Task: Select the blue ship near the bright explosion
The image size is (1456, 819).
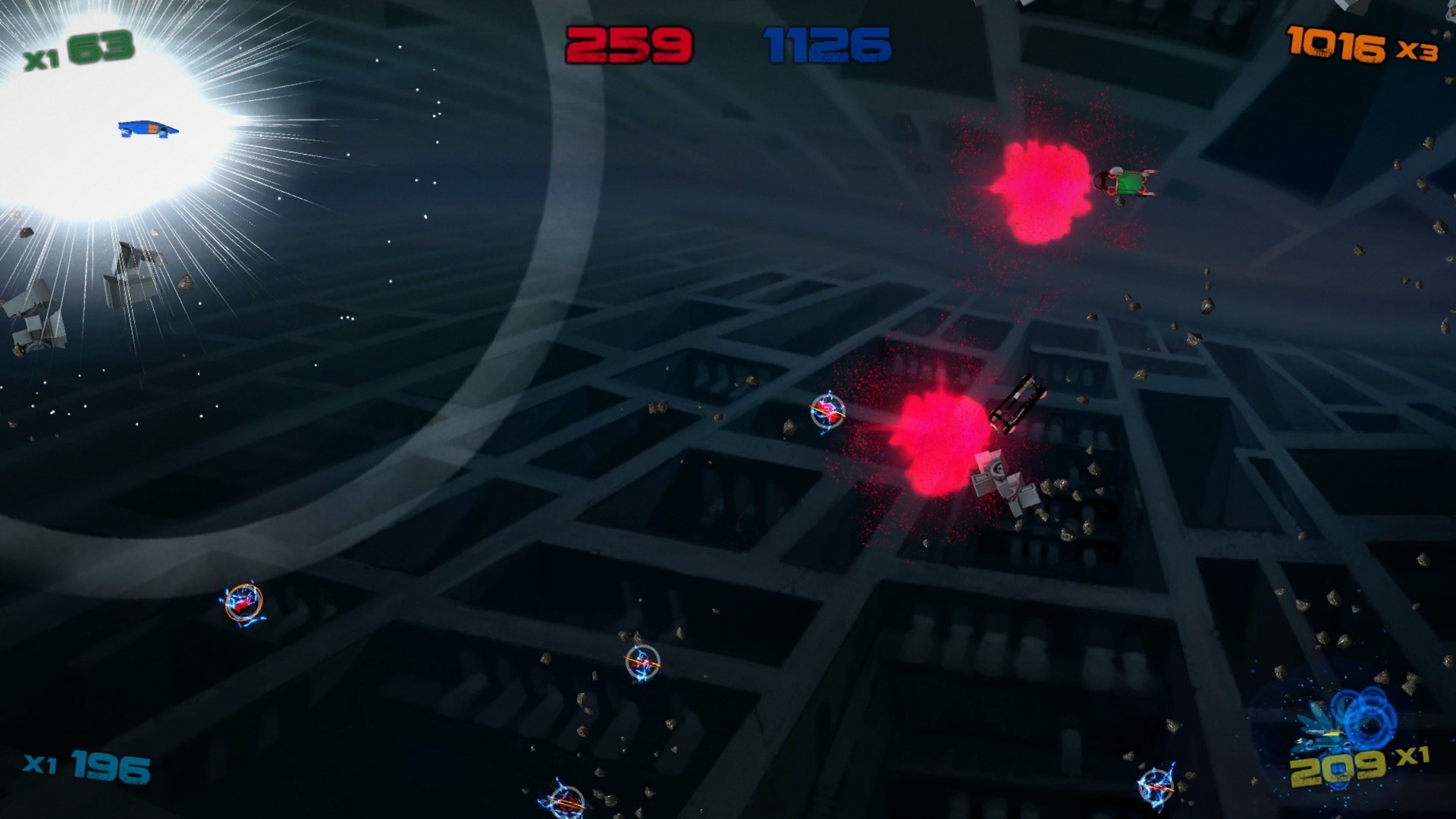Action: (x=148, y=129)
